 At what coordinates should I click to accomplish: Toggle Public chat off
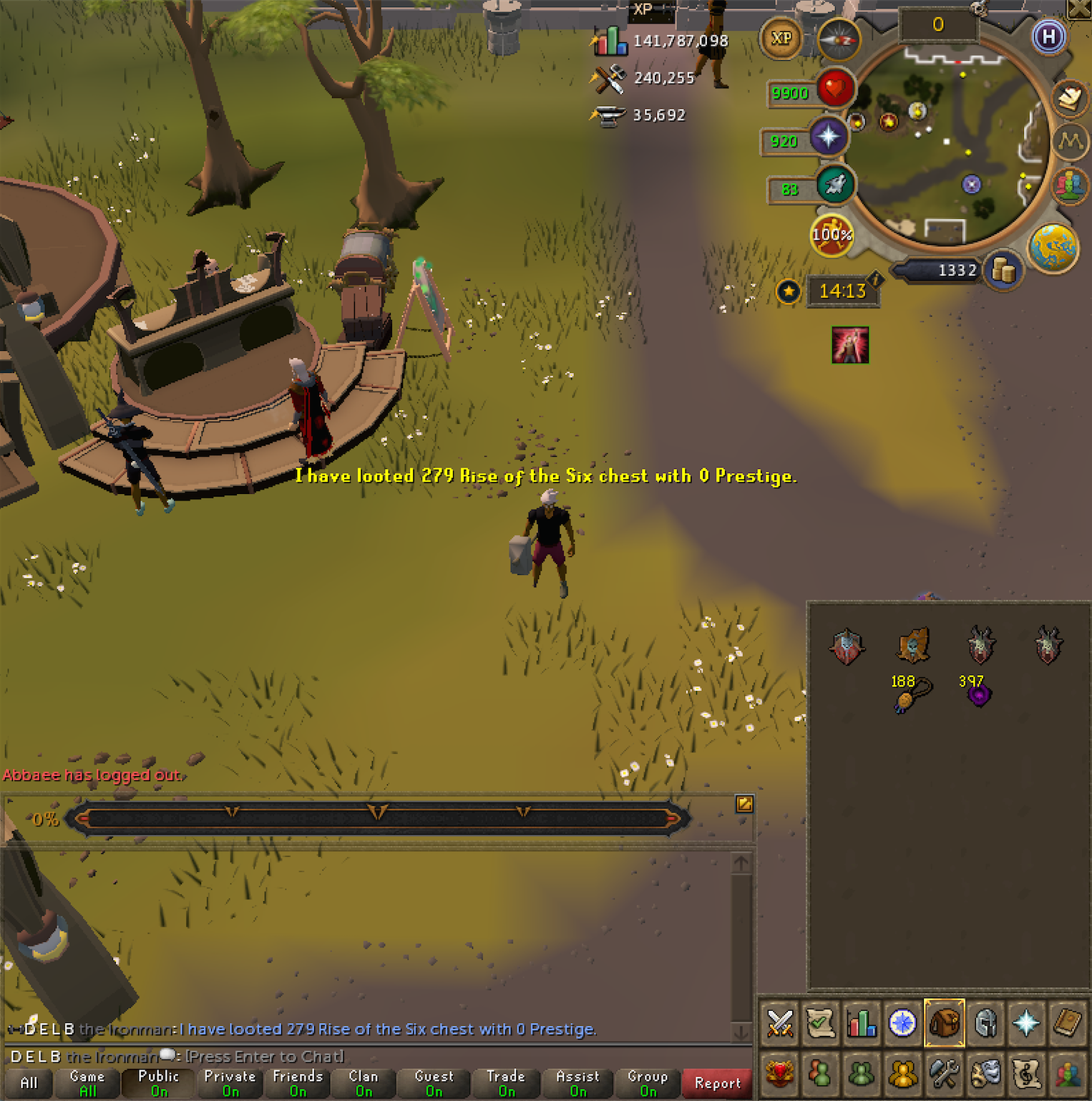157,1082
